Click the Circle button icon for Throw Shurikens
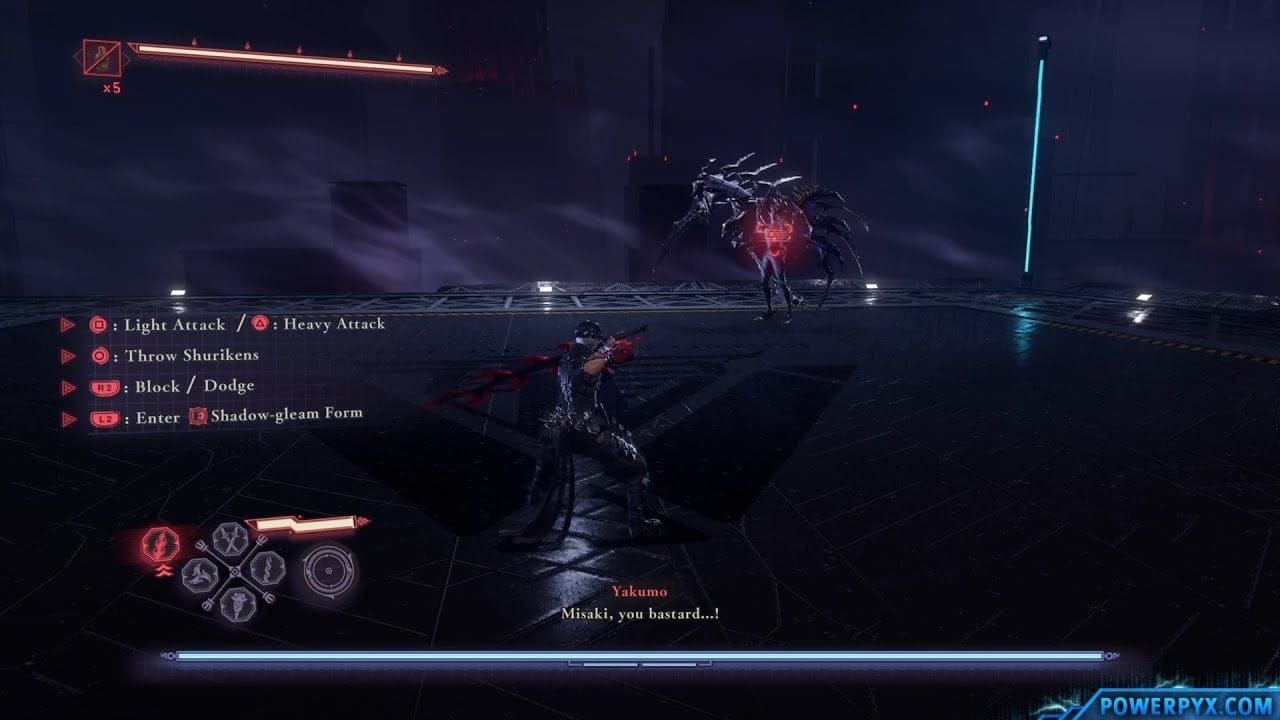 [99, 355]
